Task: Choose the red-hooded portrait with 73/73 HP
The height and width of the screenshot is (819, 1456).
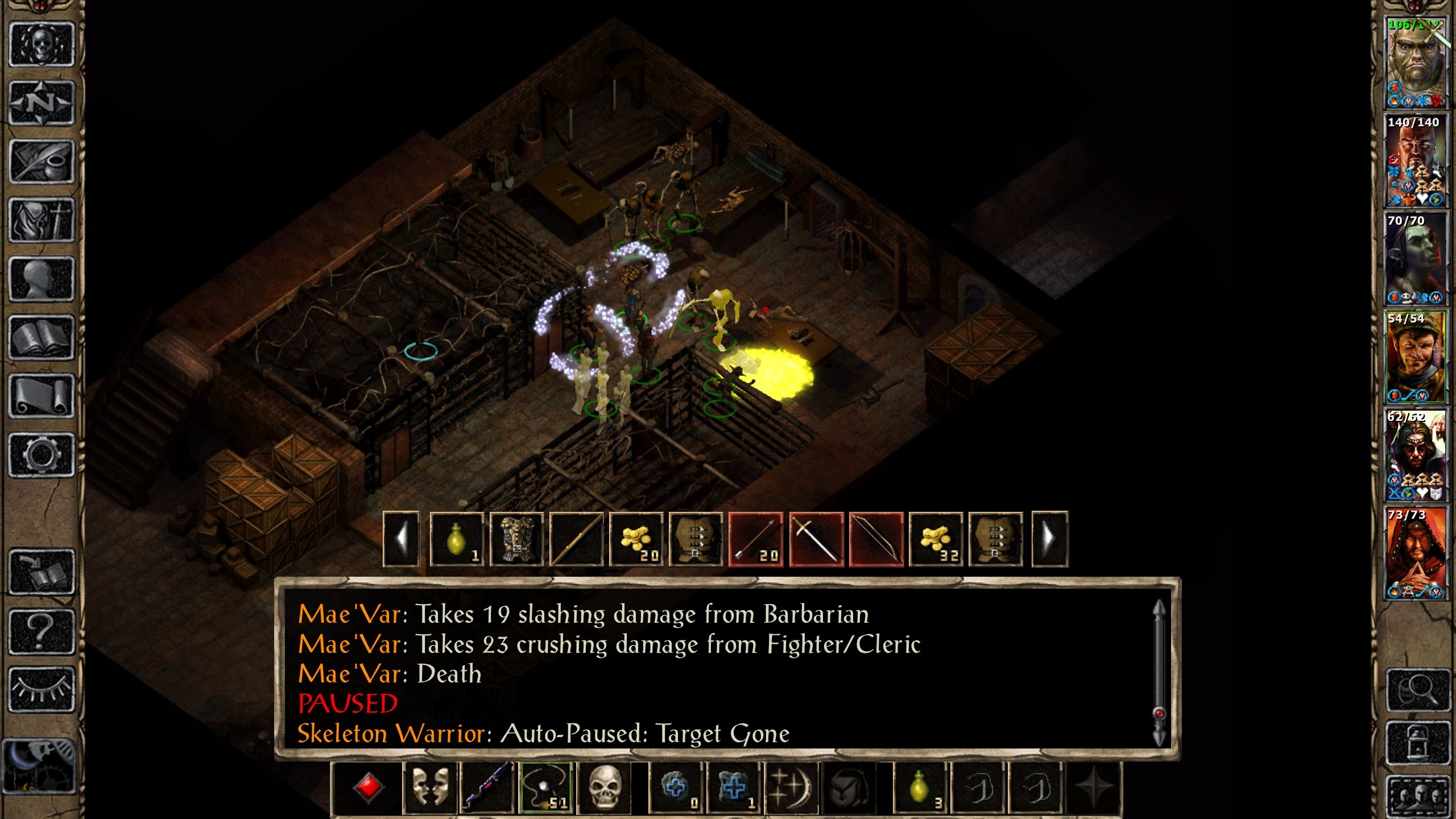Action: pos(1414,554)
